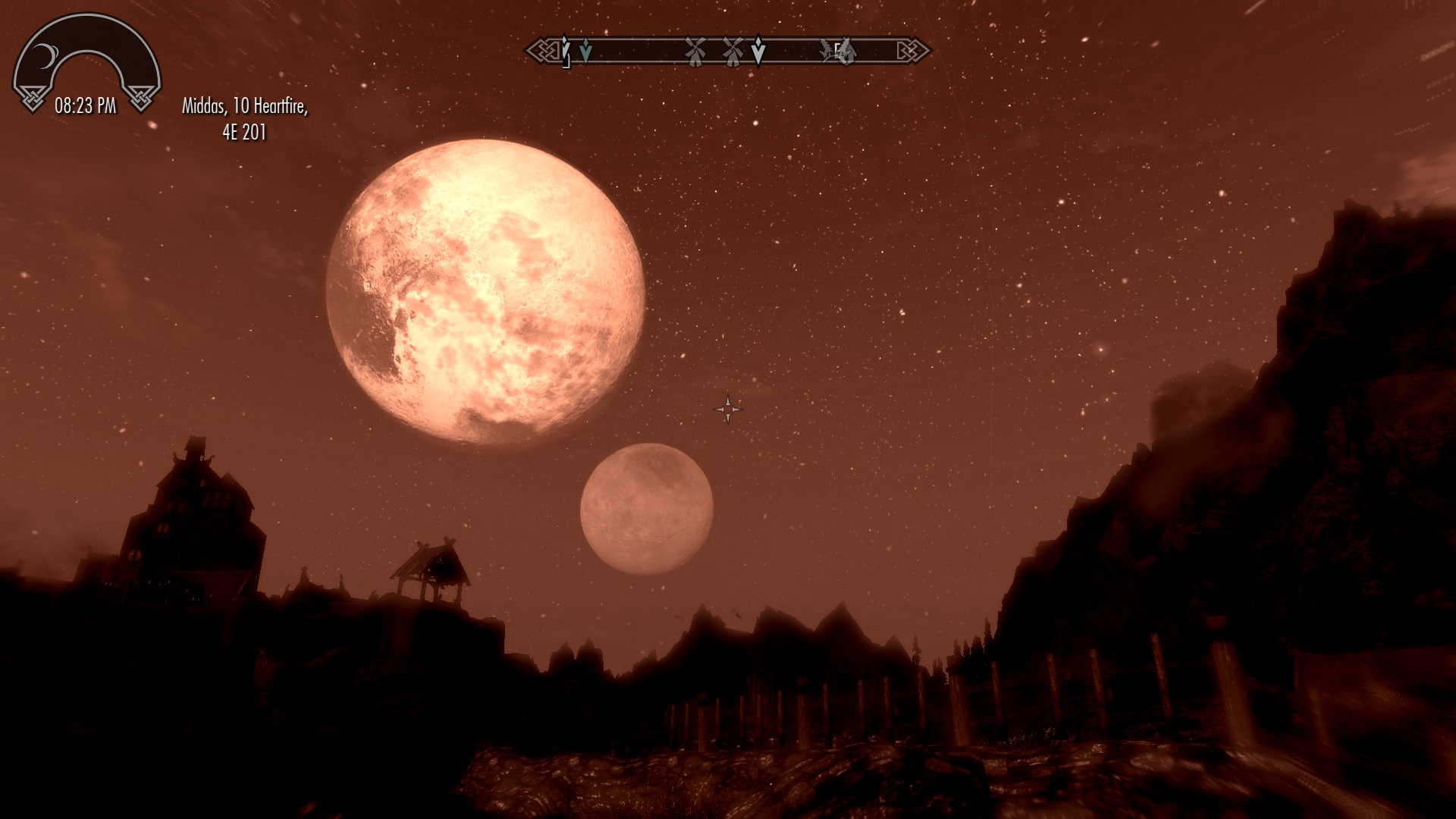Image resolution: width=1456 pixels, height=819 pixels.
Task: Select the large white quest arrow marker
Action: tap(758, 51)
